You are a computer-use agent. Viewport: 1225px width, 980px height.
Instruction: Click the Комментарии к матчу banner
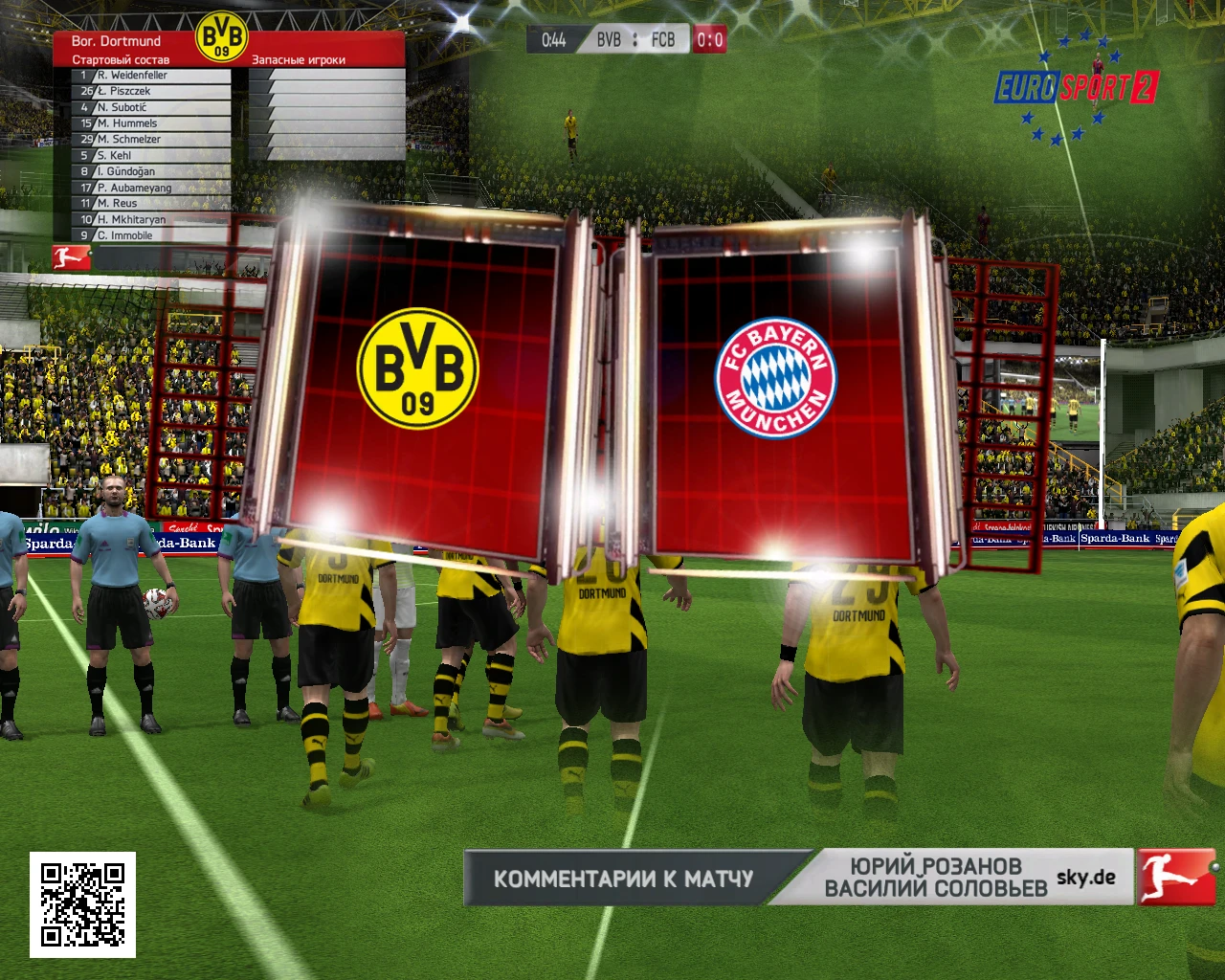(623, 877)
